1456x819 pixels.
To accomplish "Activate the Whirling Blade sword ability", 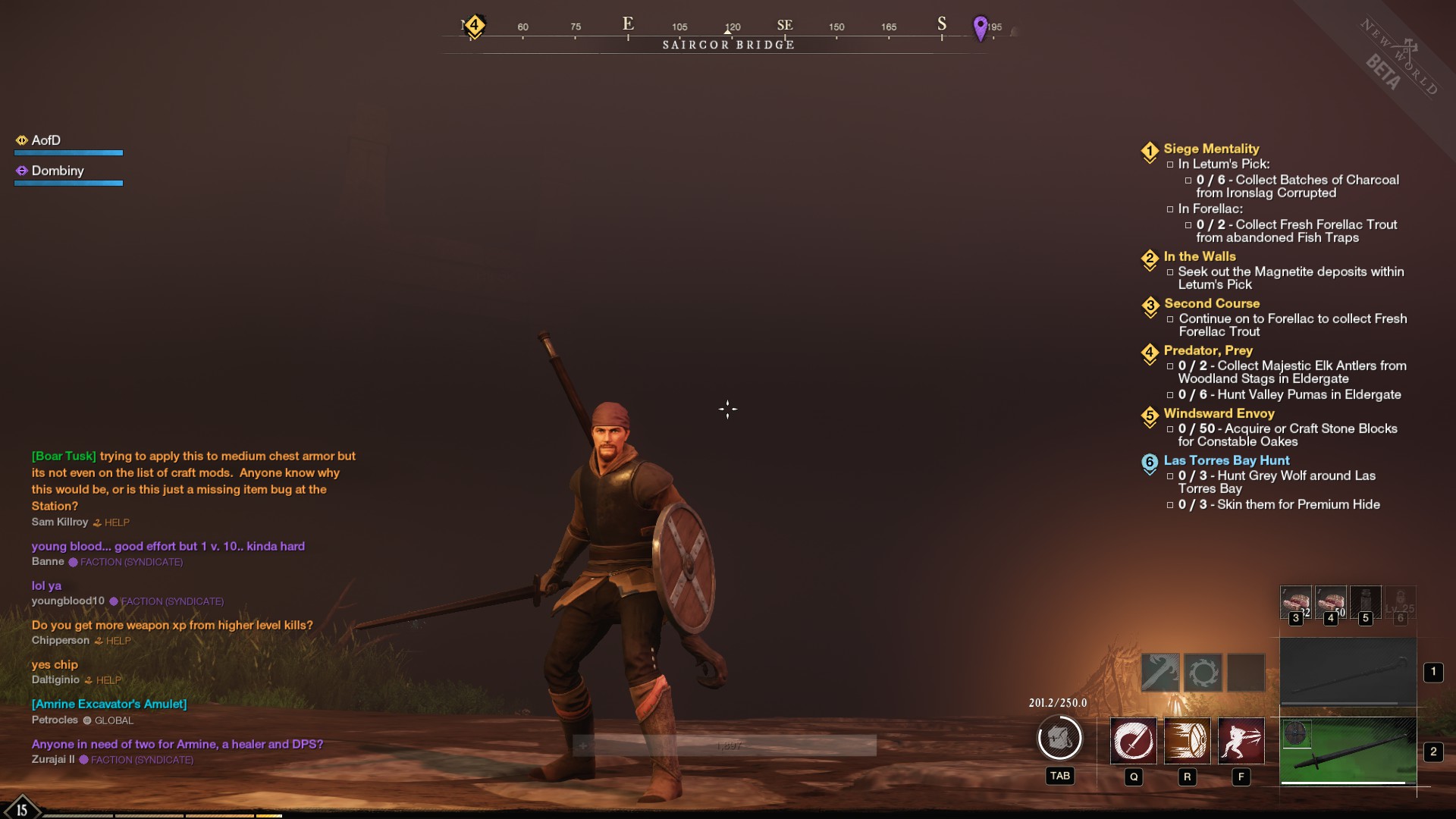I will click(x=1133, y=740).
